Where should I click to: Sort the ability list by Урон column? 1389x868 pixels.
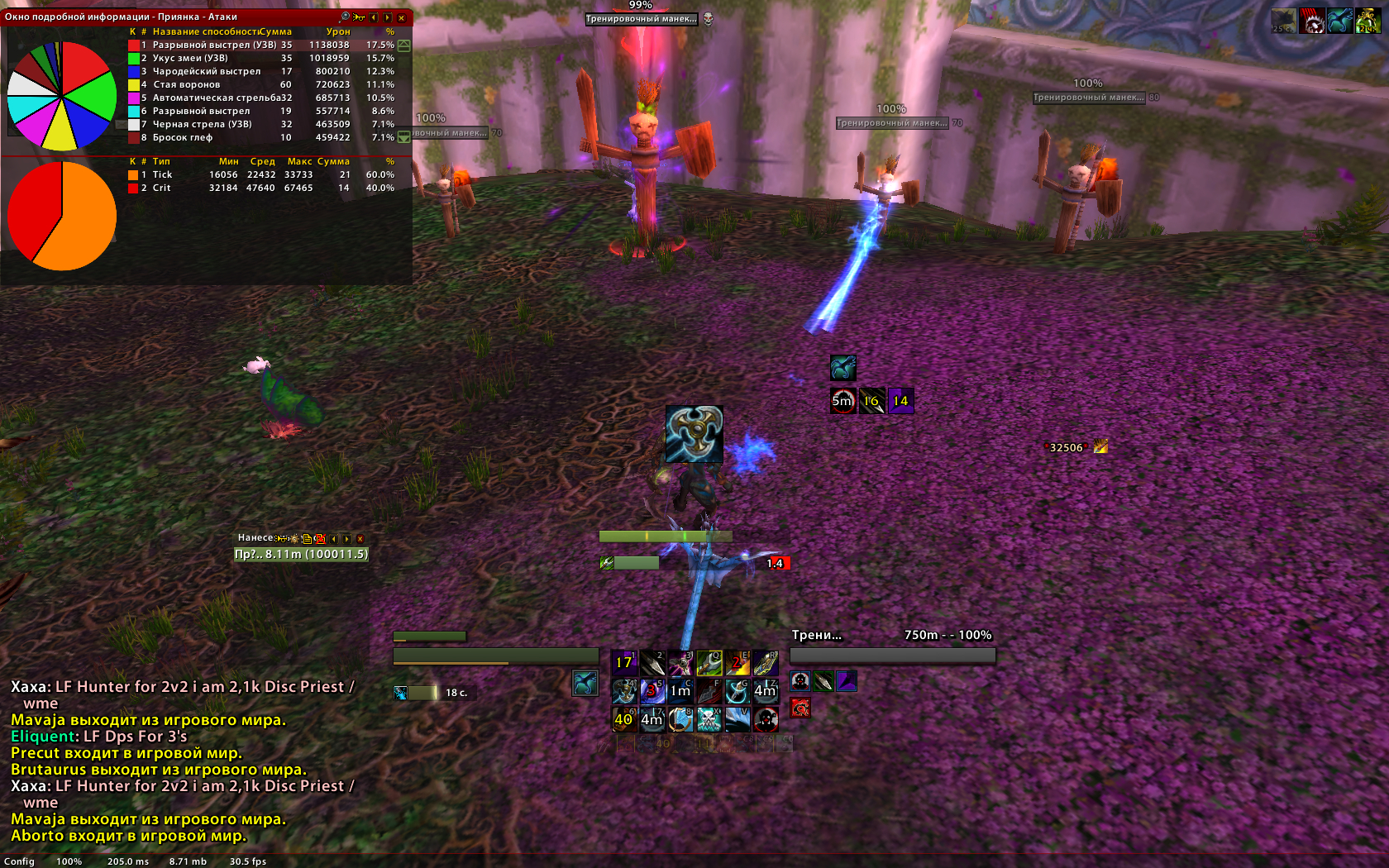(x=337, y=31)
